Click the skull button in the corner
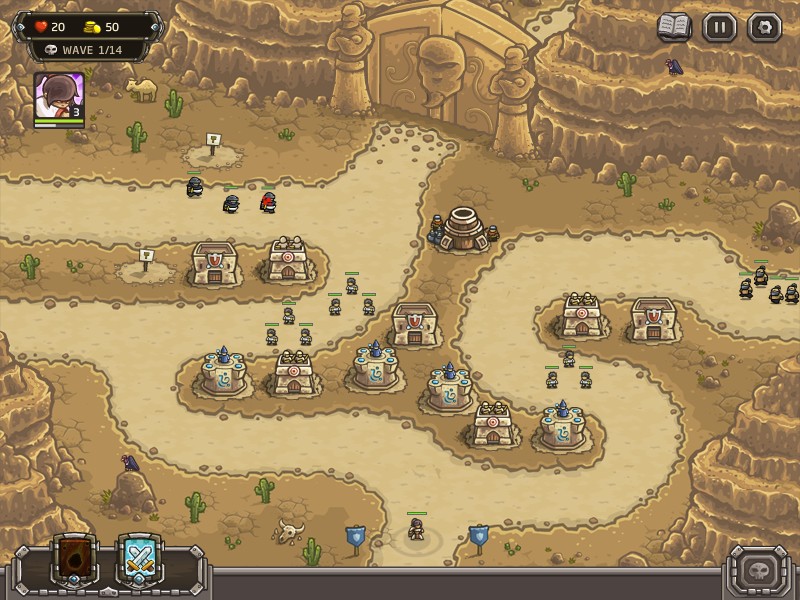800x600 pixels. pyautogui.click(x=758, y=573)
